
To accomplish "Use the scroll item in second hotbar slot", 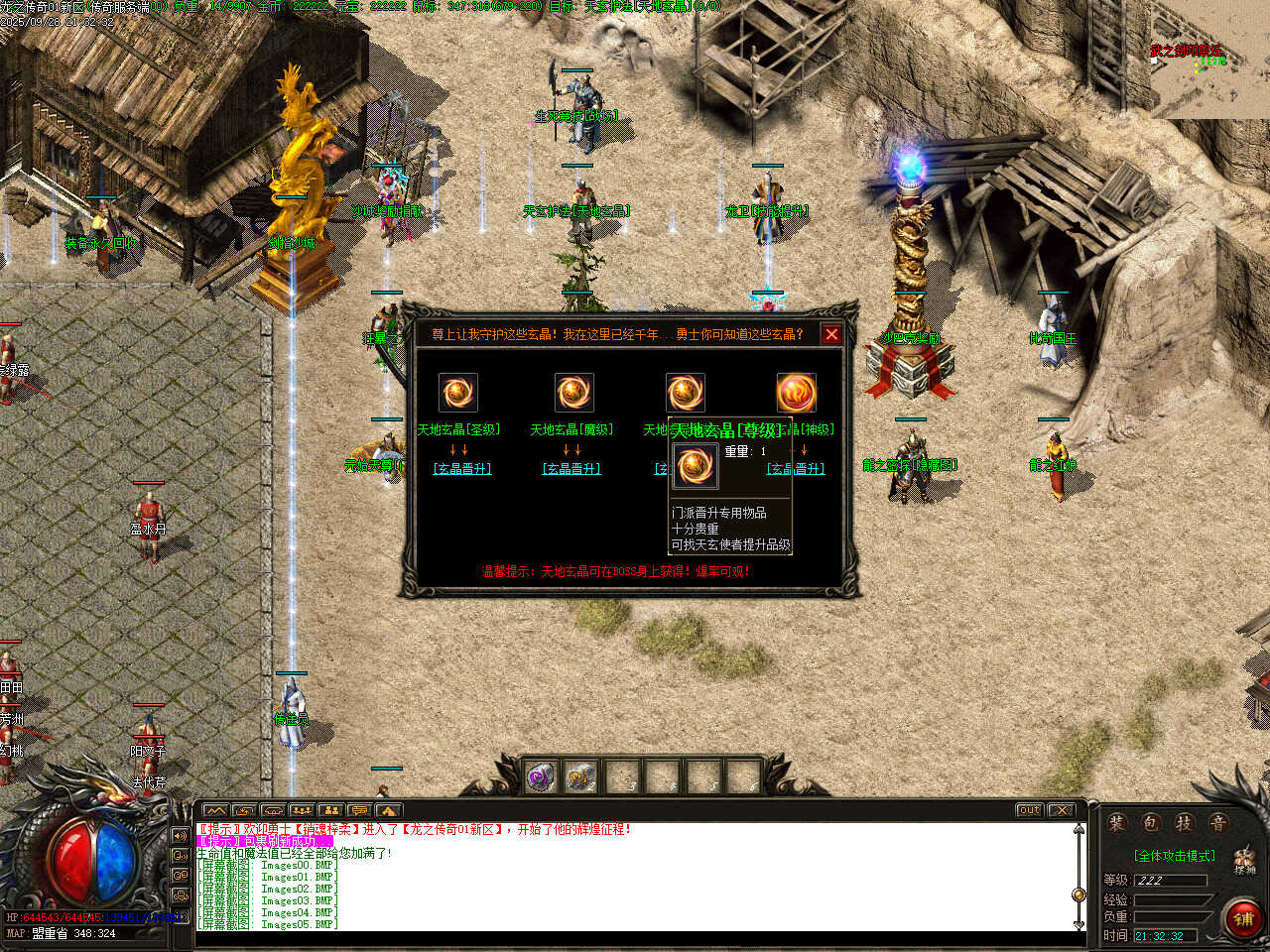I will (x=581, y=776).
